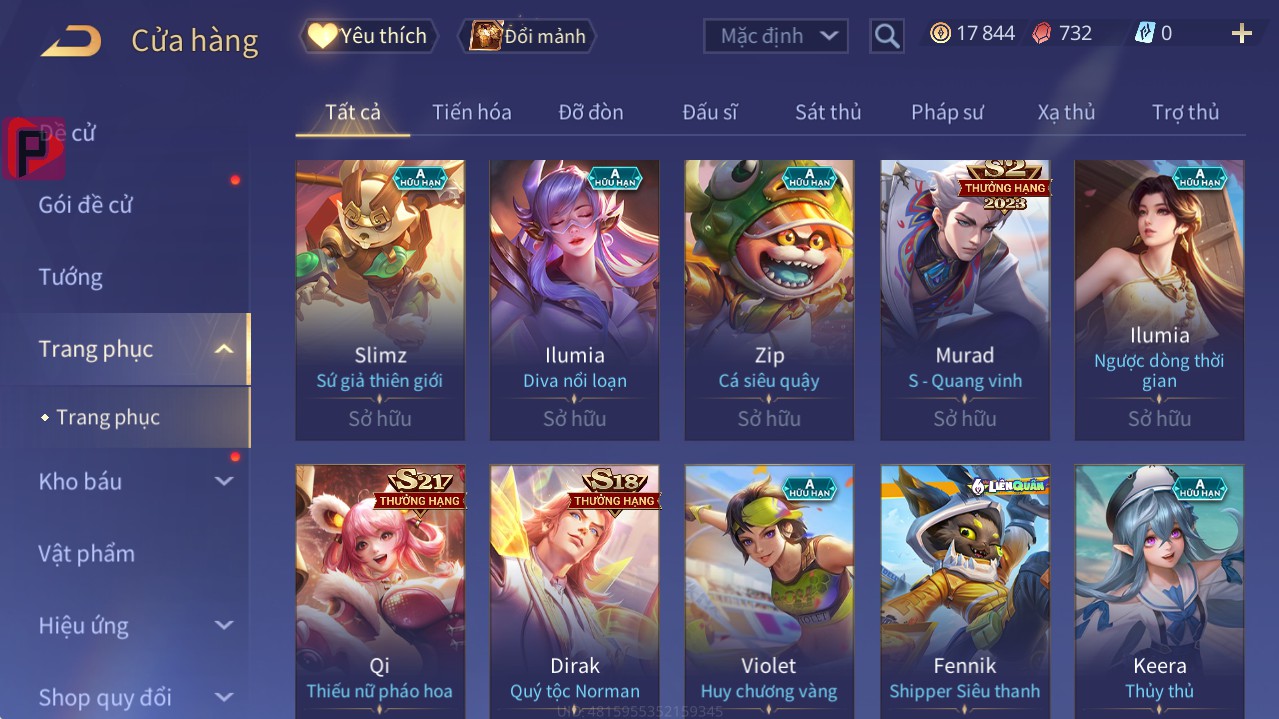Image resolution: width=1279 pixels, height=719 pixels.
Task: Add currency with the plus button
Action: click(x=1241, y=34)
